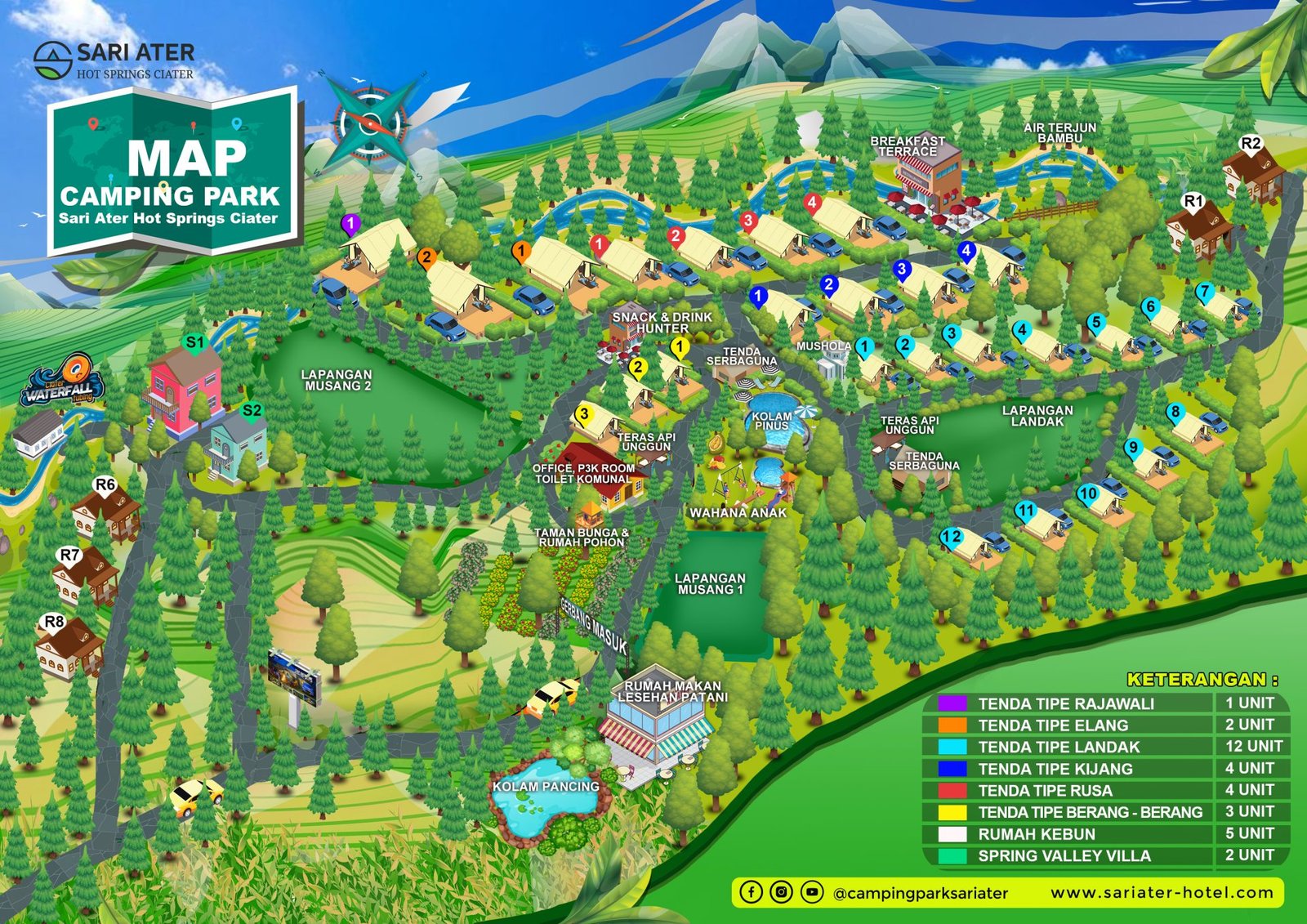Select the R2 white house marker

(1251, 145)
